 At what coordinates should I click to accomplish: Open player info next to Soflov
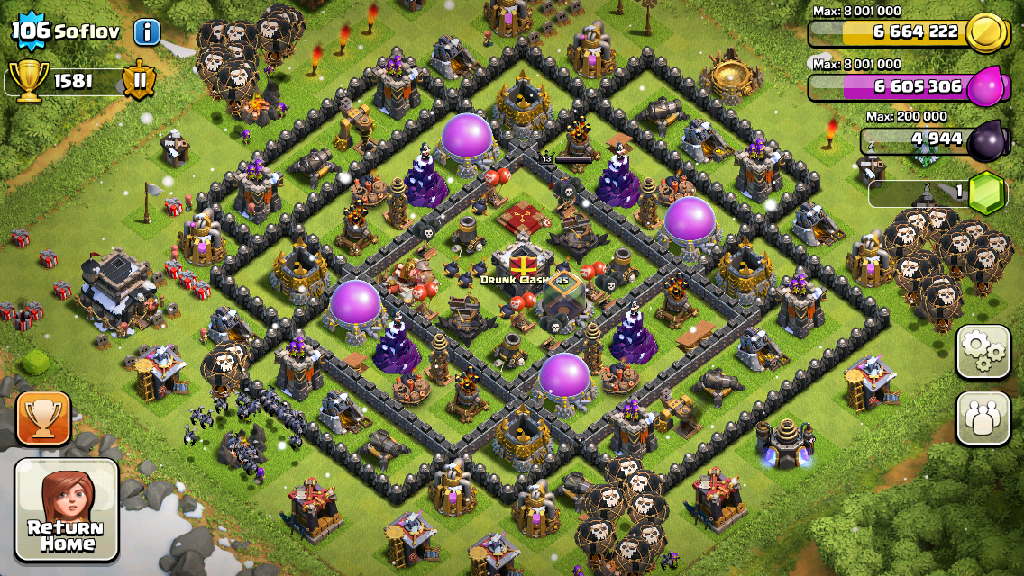147,31
